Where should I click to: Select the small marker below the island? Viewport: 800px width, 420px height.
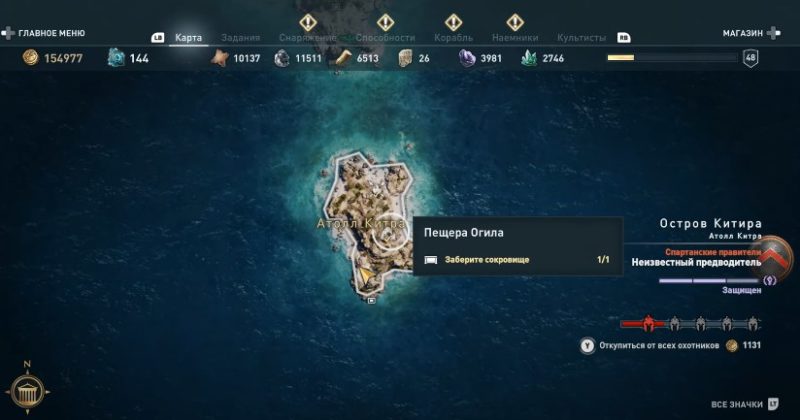(x=372, y=299)
